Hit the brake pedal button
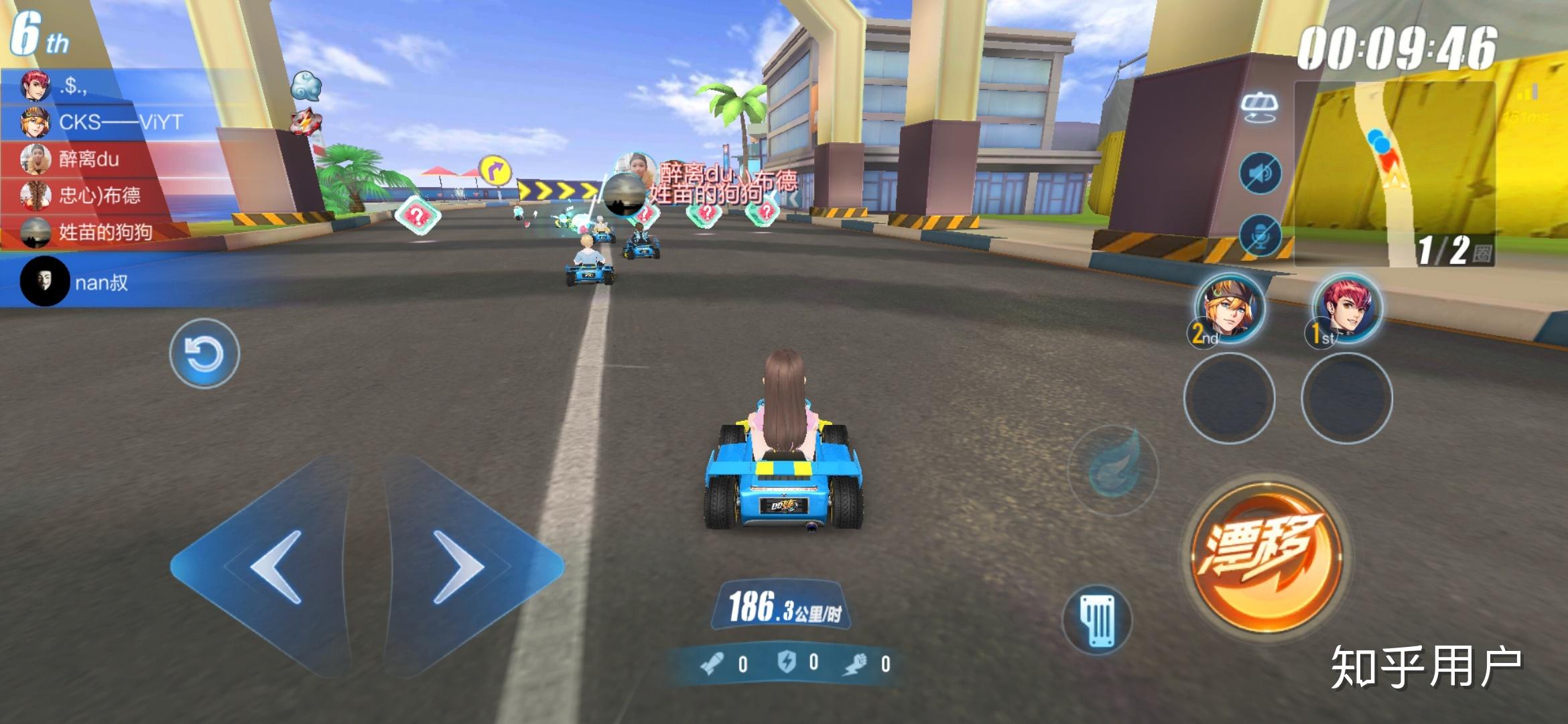Image resolution: width=1568 pixels, height=724 pixels. 1097,620
